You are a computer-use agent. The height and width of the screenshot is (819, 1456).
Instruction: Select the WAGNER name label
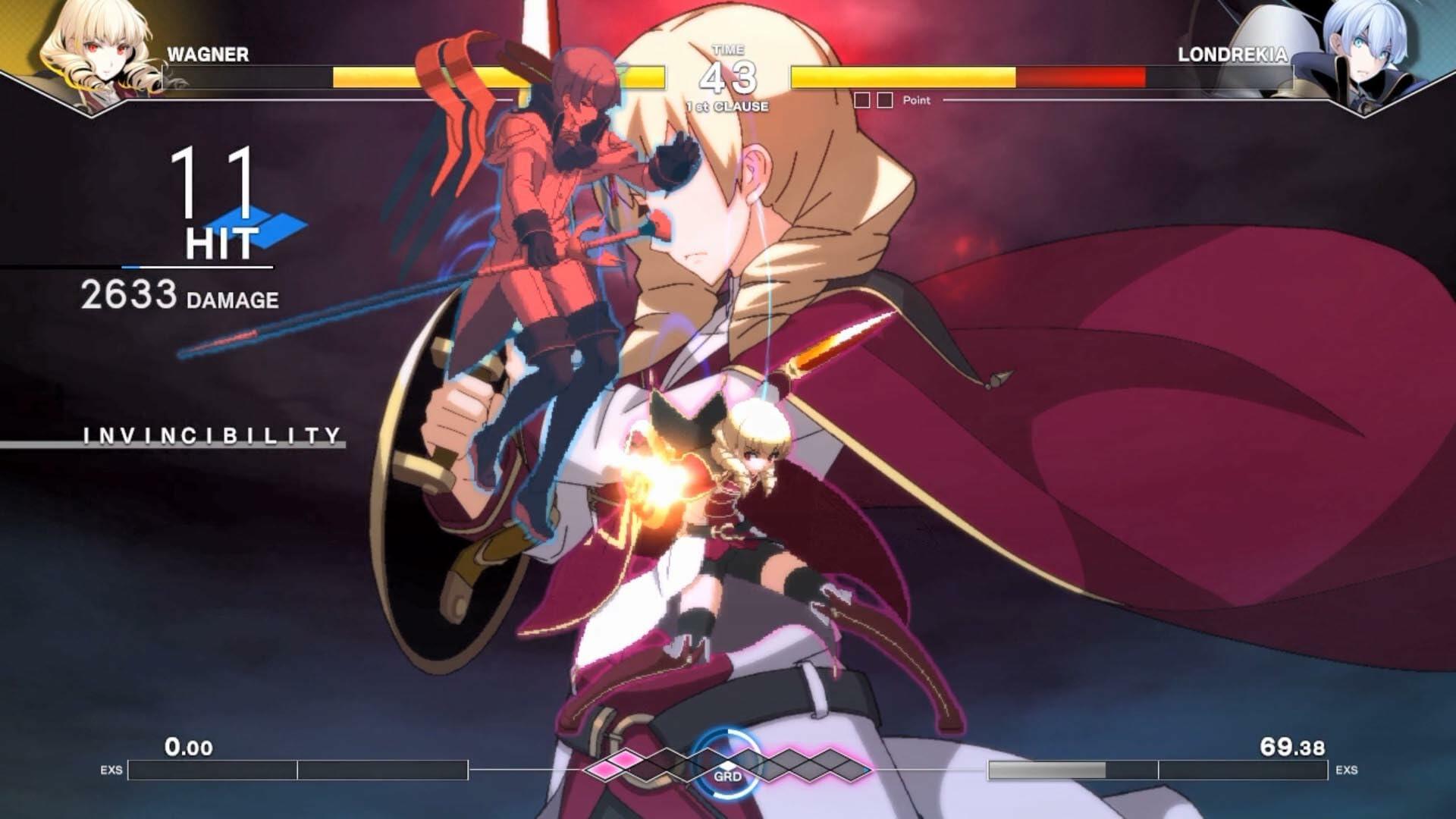pyautogui.click(x=206, y=54)
